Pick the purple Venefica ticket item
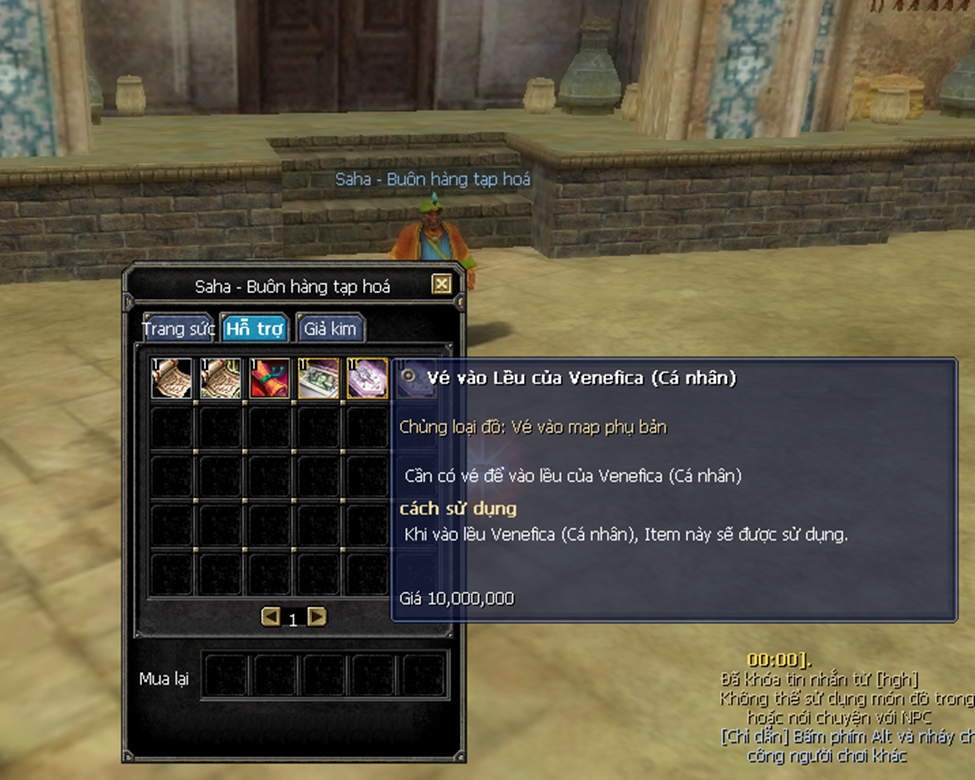This screenshot has width=975, height=780. 367,379
